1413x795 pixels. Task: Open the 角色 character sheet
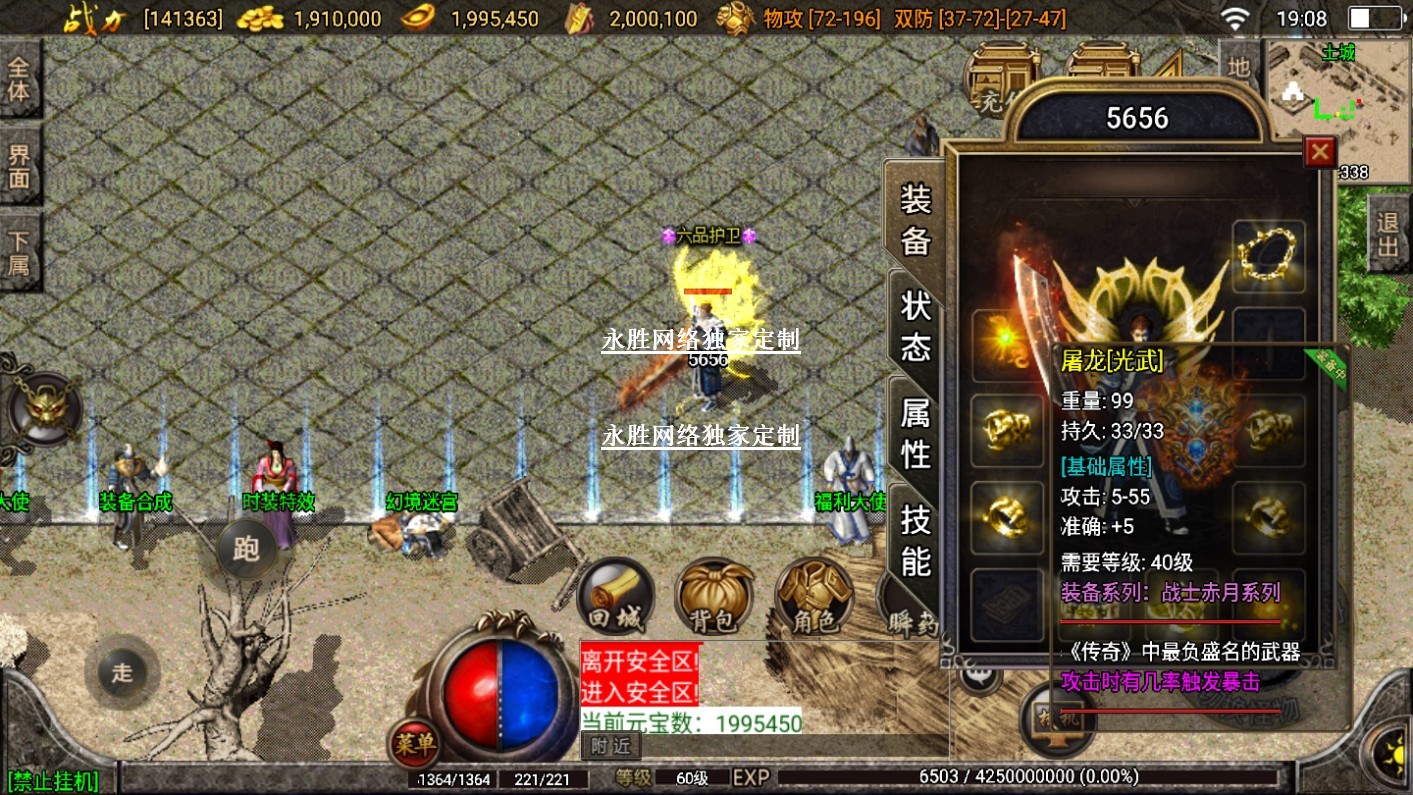tap(813, 597)
